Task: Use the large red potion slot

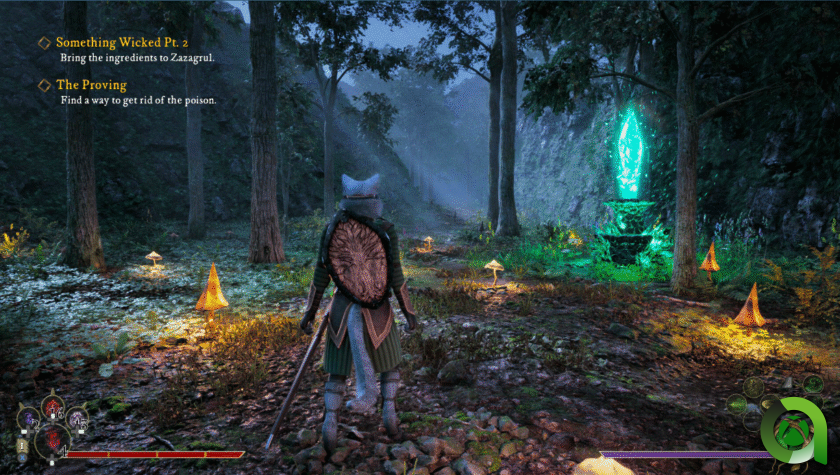Action: click(53, 440)
